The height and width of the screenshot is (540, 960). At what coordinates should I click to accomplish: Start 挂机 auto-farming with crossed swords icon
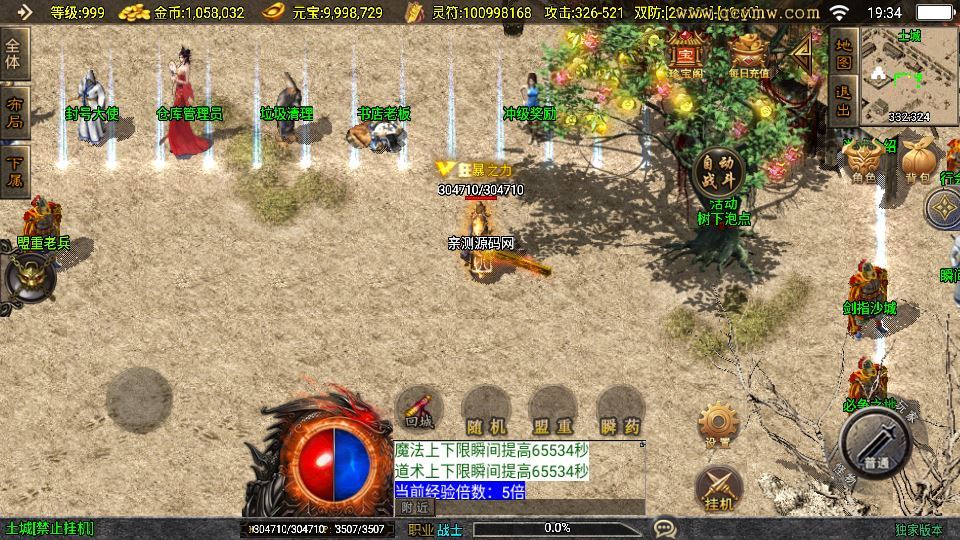(x=718, y=487)
